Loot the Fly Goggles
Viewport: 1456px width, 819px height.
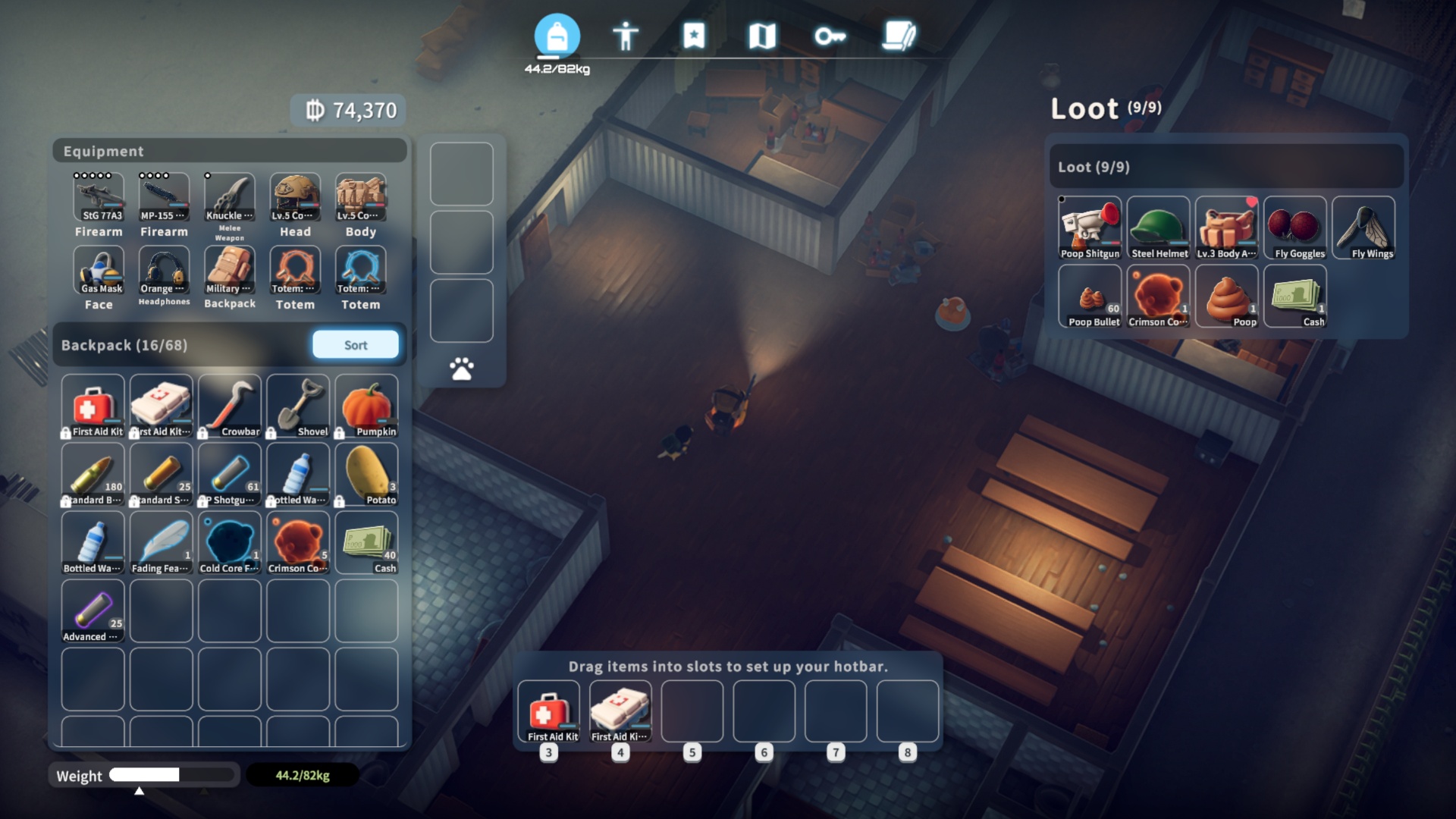coord(1295,227)
